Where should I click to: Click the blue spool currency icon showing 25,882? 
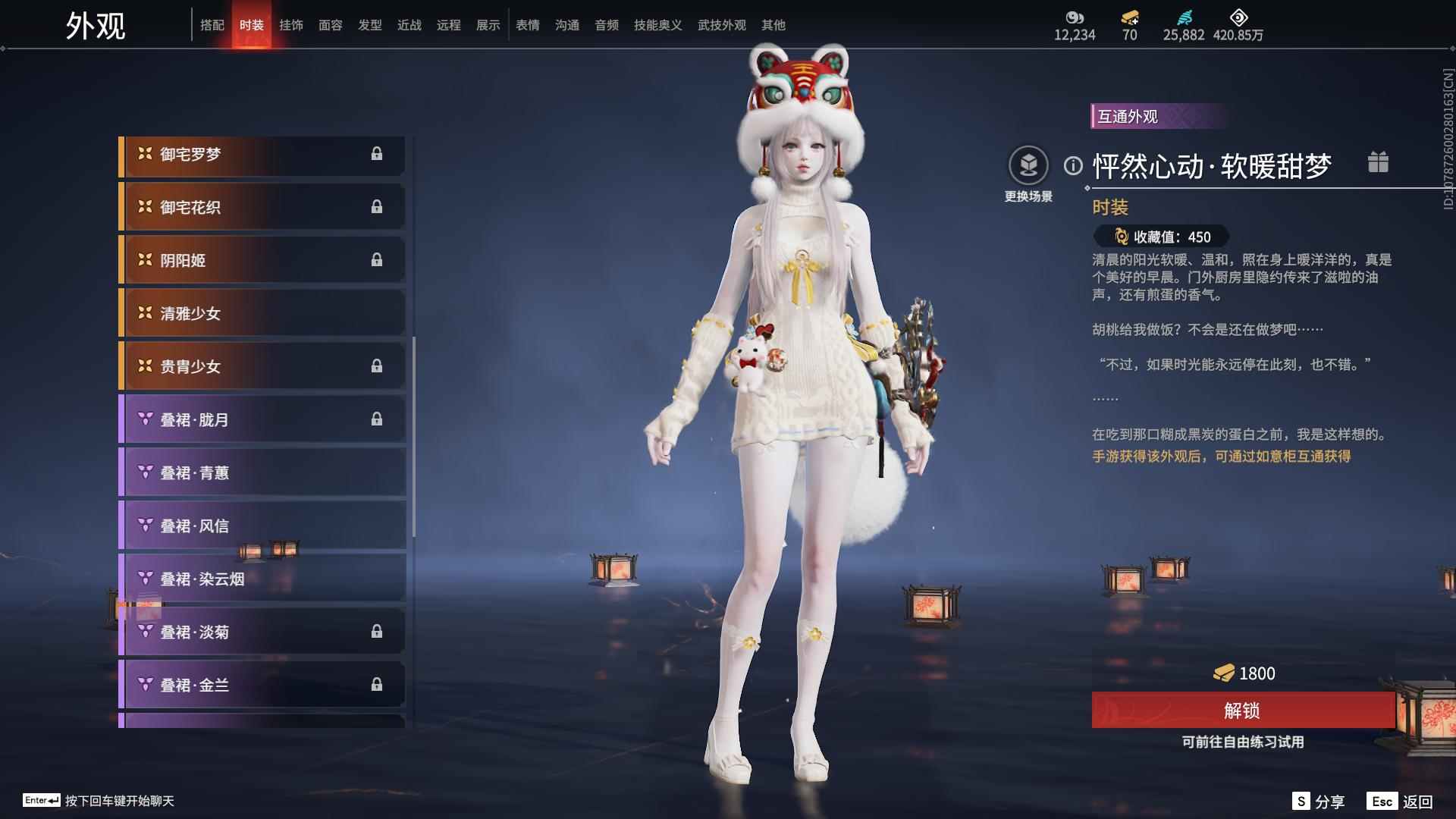click(1185, 19)
